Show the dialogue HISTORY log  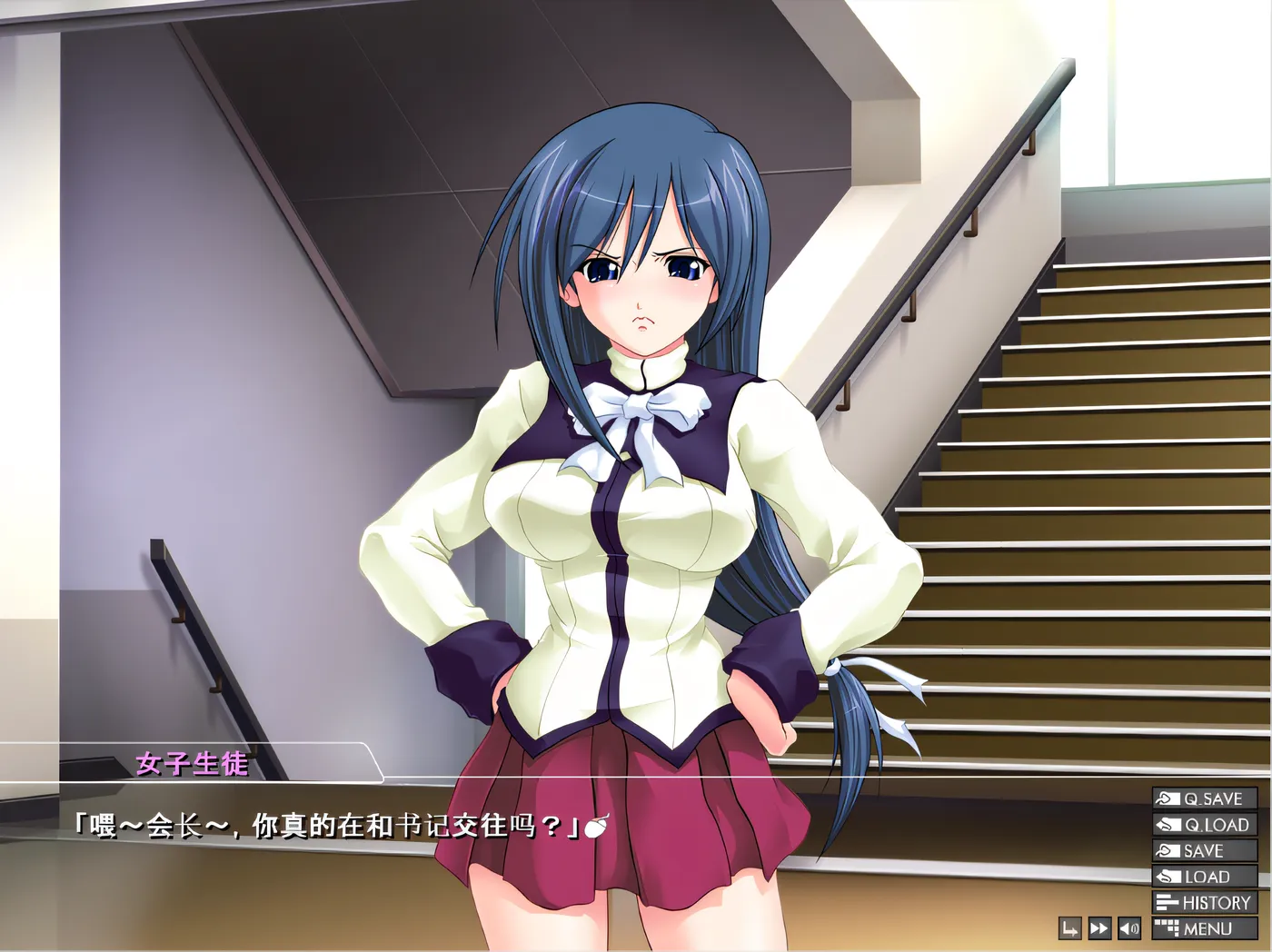click(1205, 903)
